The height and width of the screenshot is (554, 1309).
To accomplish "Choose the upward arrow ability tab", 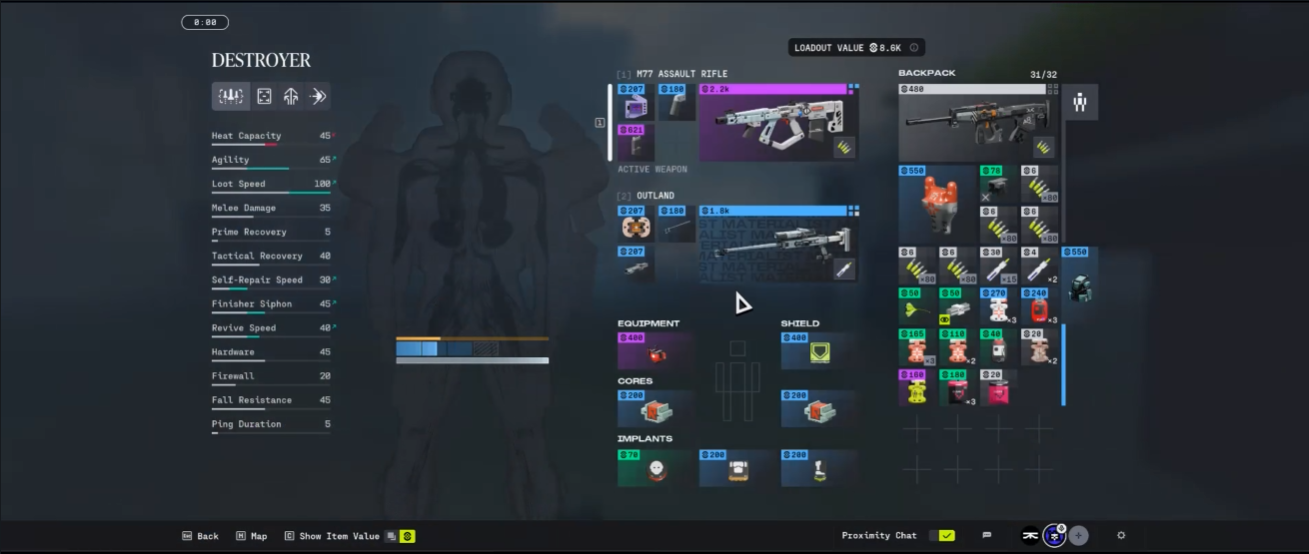I will coord(291,96).
